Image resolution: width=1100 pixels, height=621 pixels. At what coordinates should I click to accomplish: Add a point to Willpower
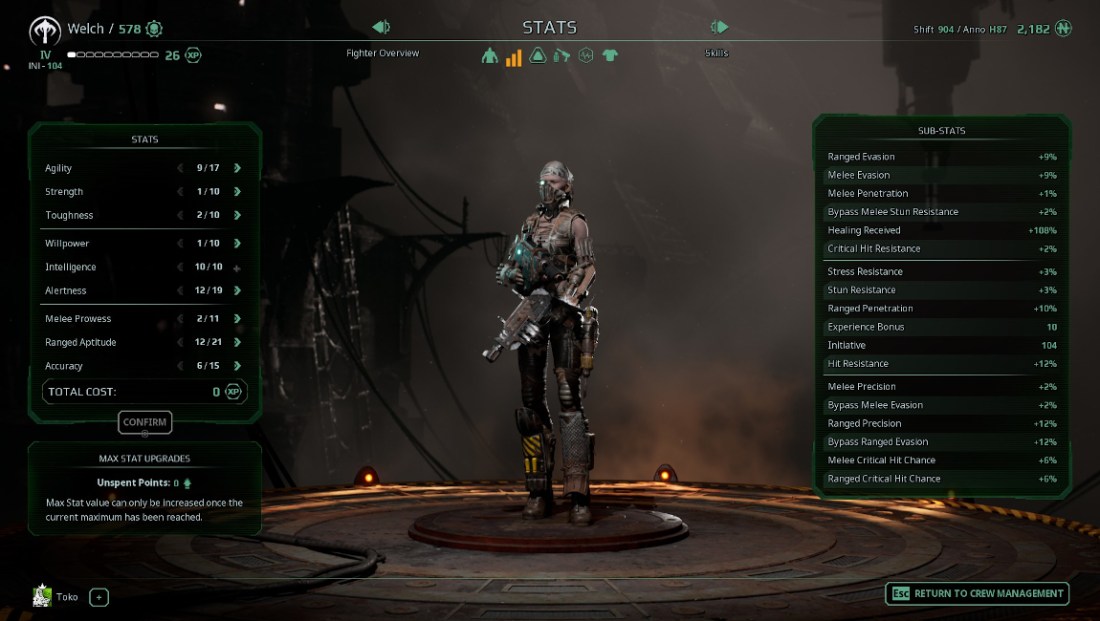[x=237, y=243]
